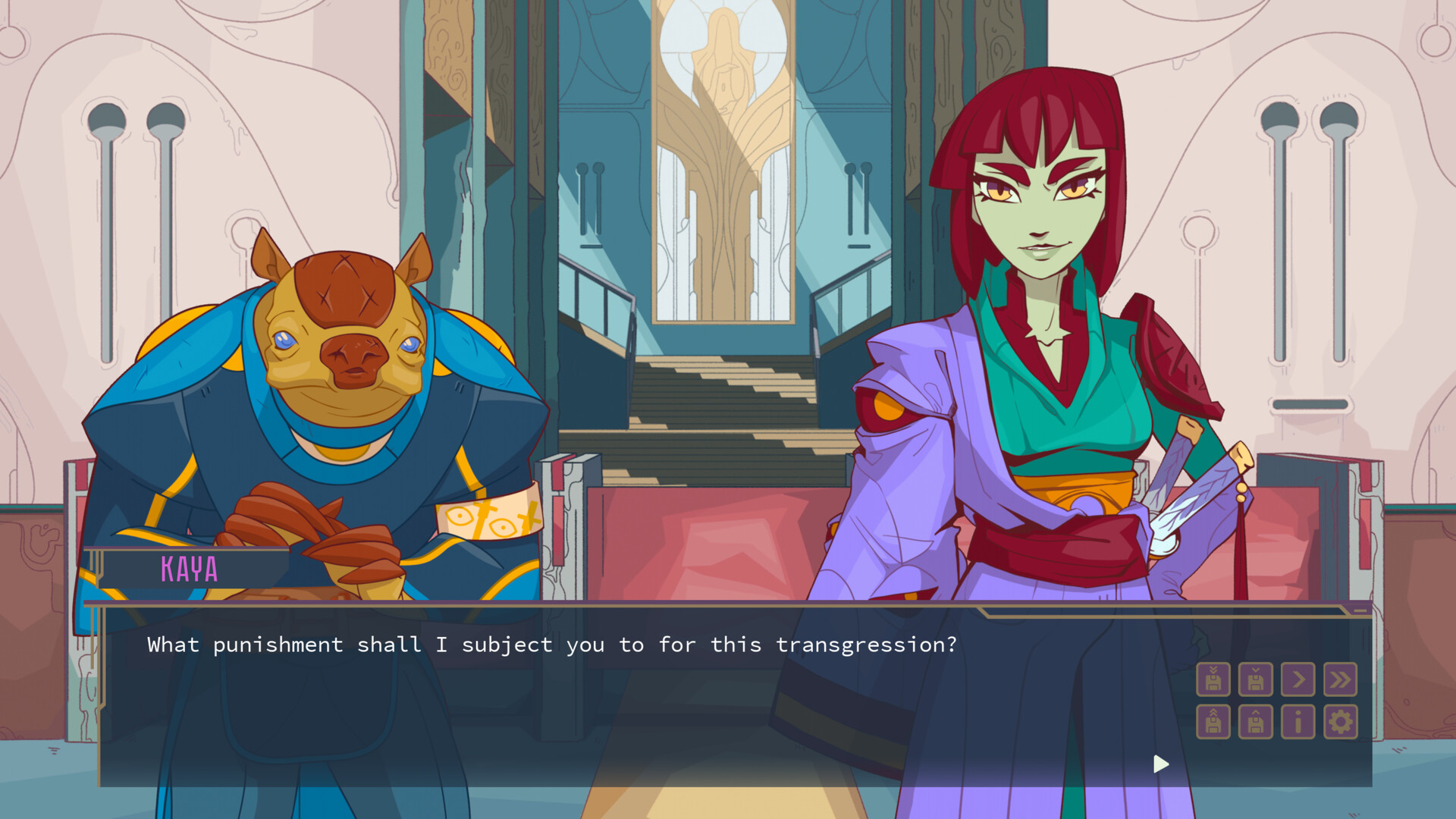Advance dialogue with the triangle arrow

coord(1159,764)
